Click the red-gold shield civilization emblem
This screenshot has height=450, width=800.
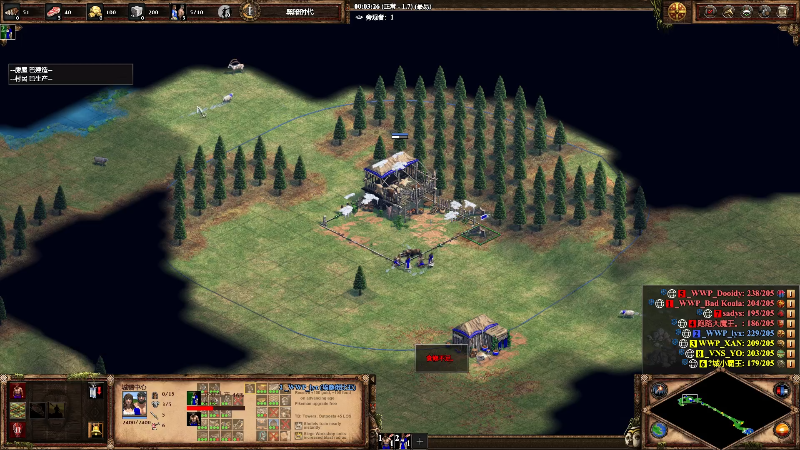[678, 11]
